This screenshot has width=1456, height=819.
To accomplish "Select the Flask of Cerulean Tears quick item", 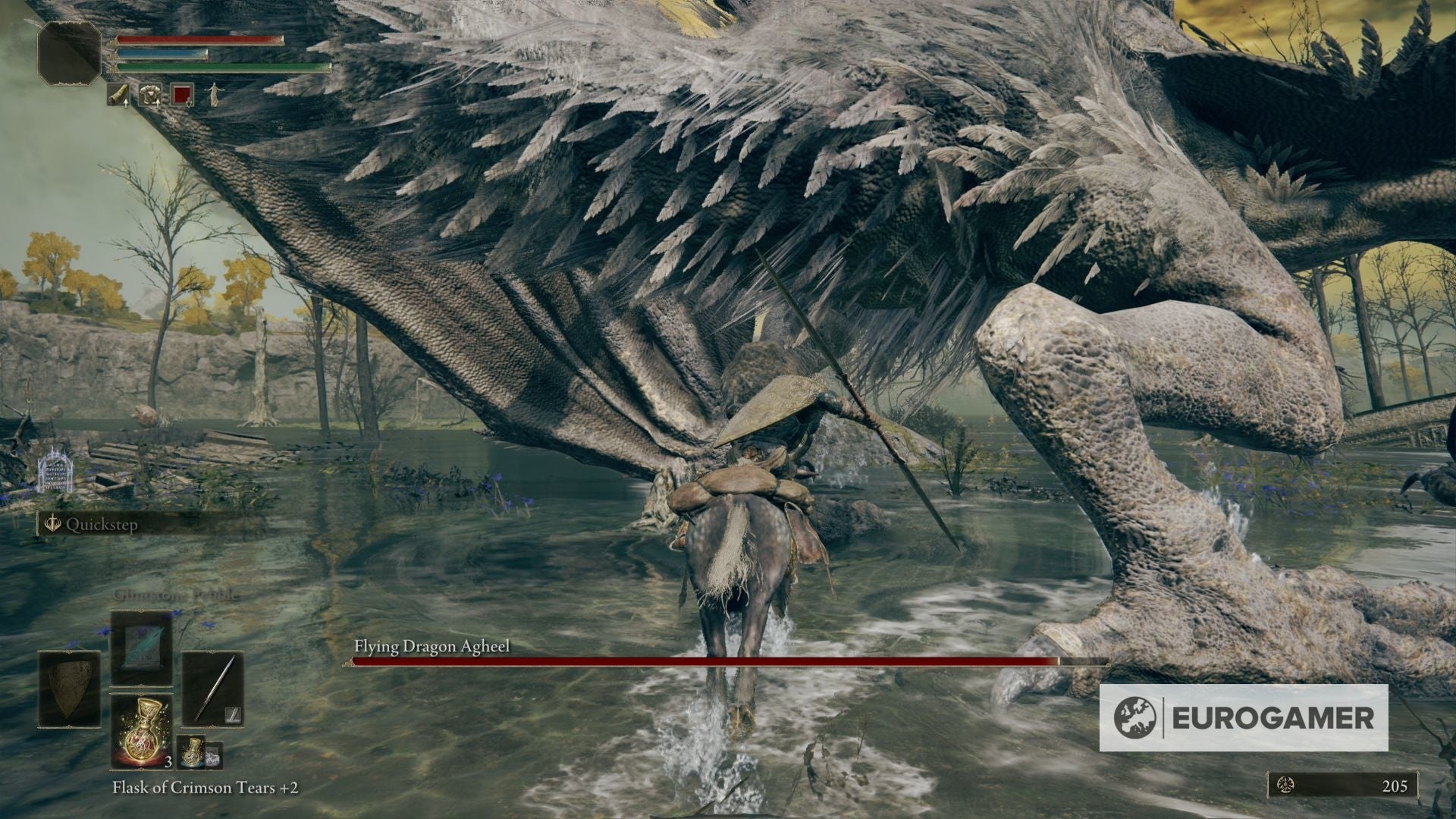I will [x=191, y=752].
